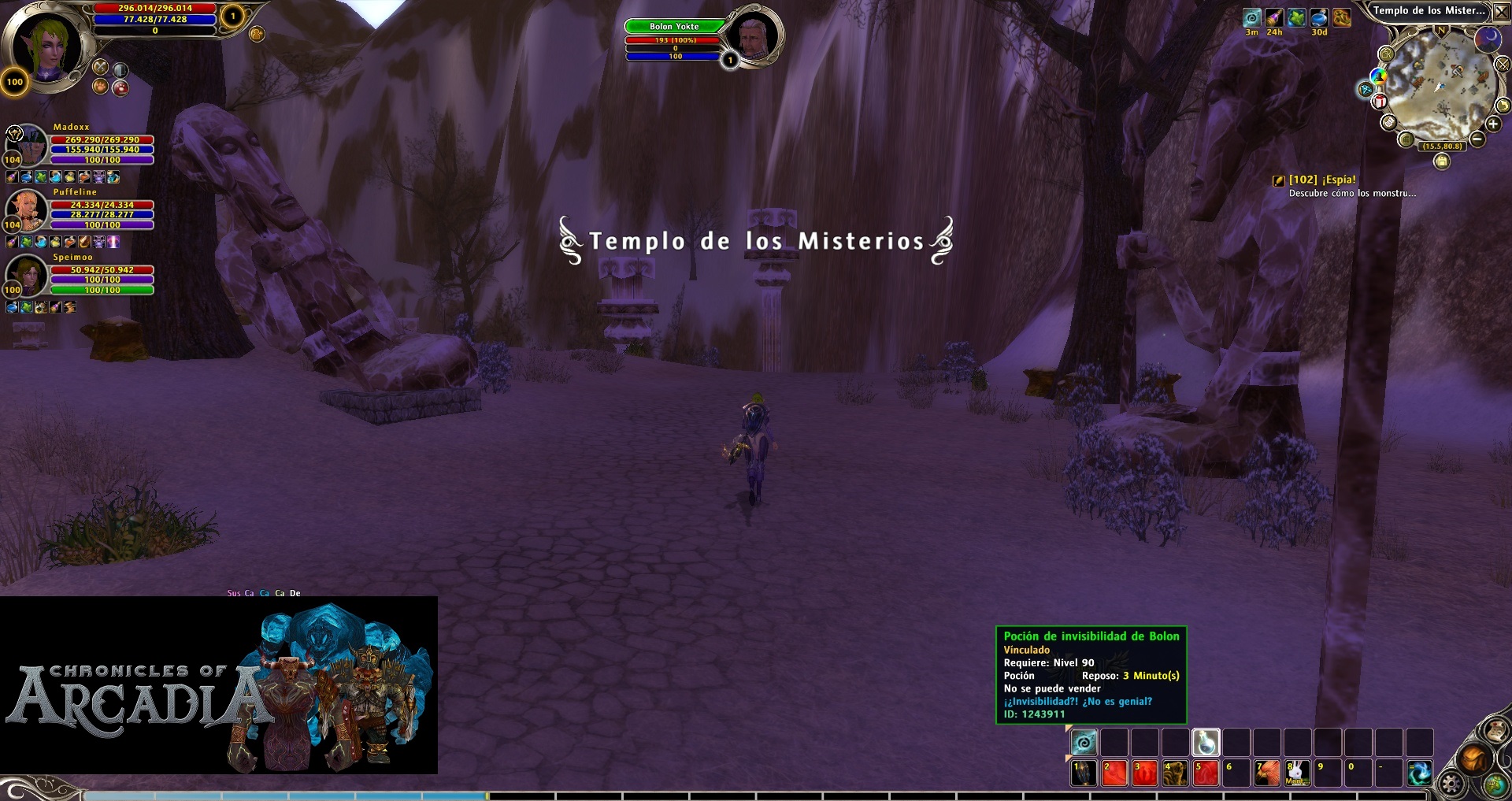Use the phoenix bird skill in slot 7
Image resolution: width=1512 pixels, height=801 pixels.
(1266, 773)
